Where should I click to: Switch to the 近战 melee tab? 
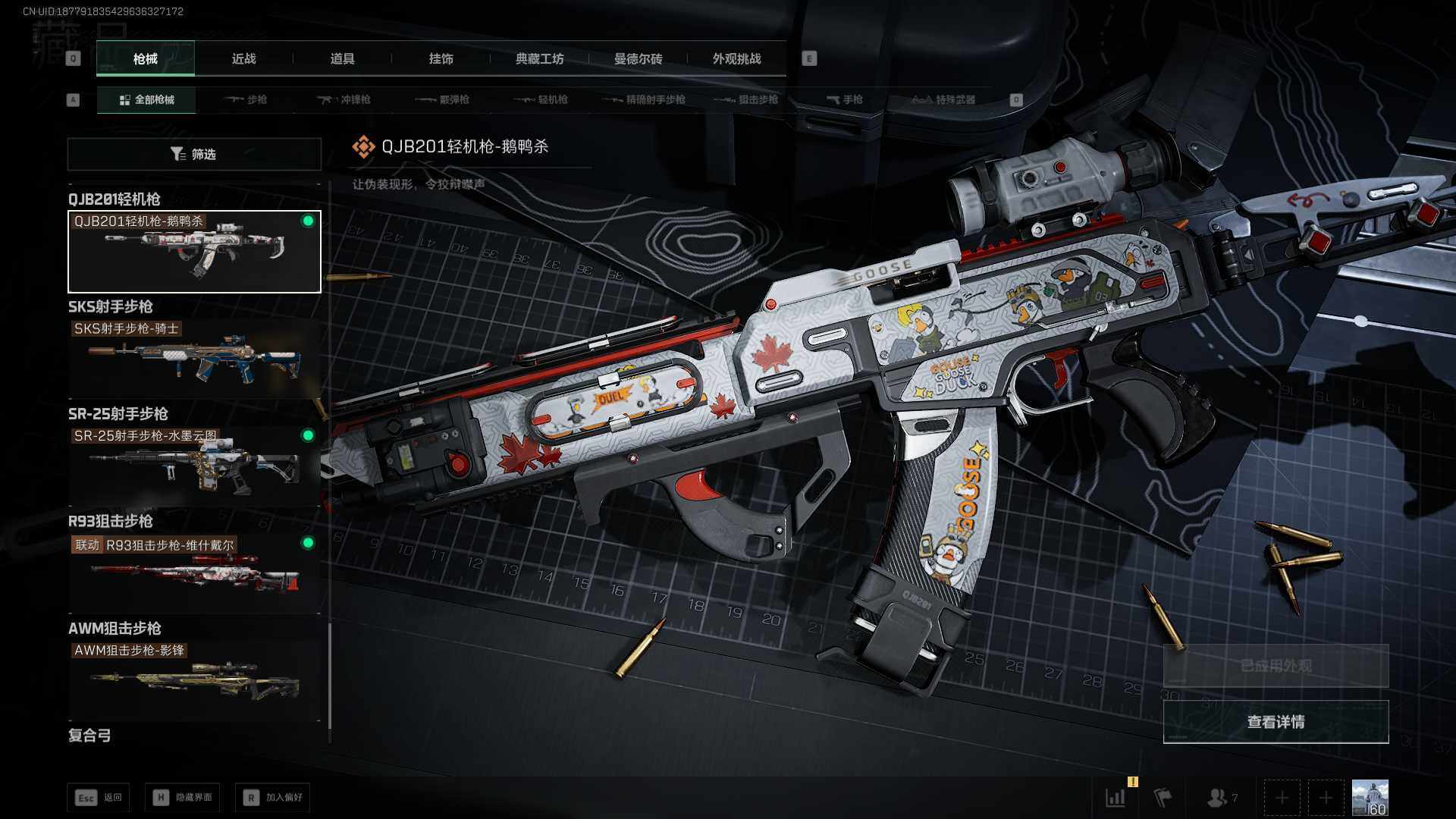(243, 59)
